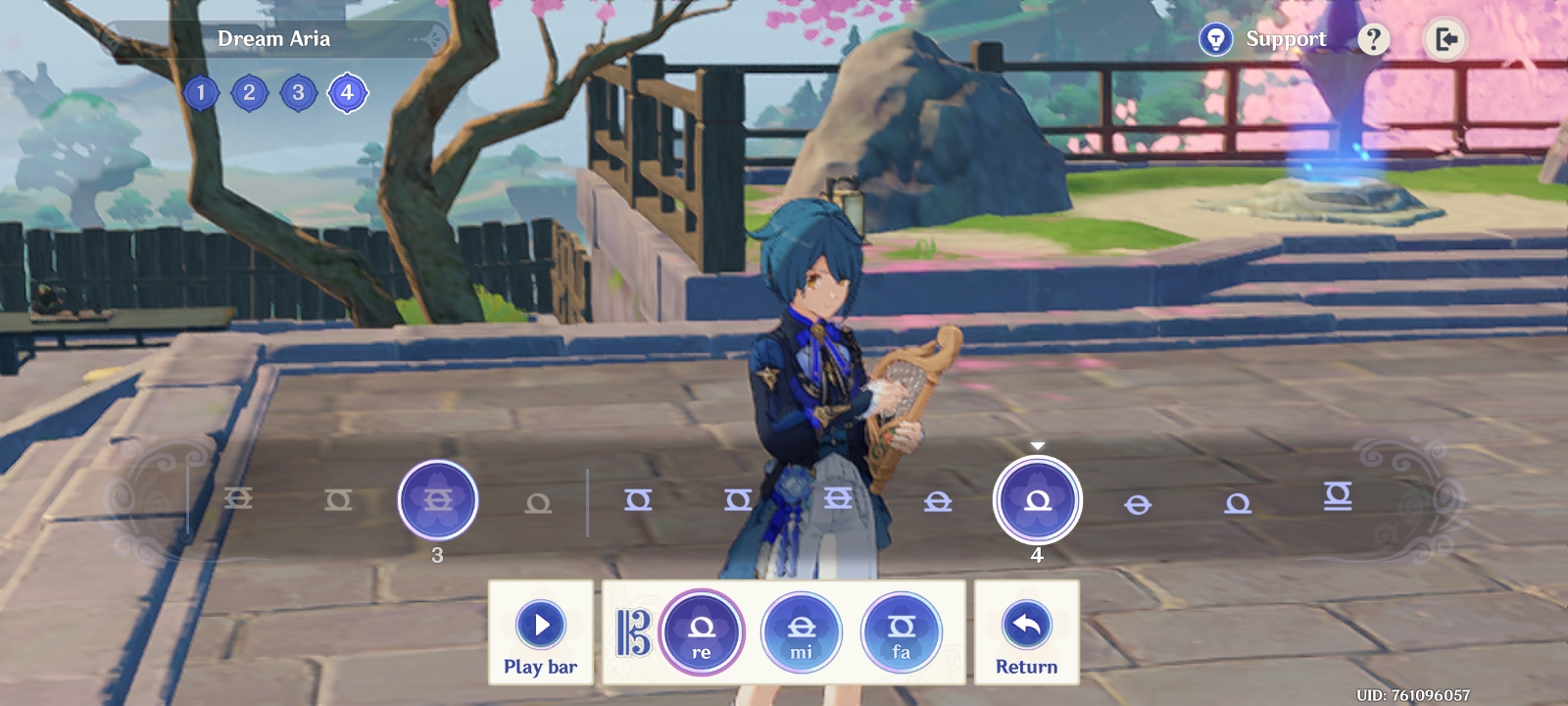Select the re note icon
Viewport: 1568px width, 706px height.
pos(702,632)
